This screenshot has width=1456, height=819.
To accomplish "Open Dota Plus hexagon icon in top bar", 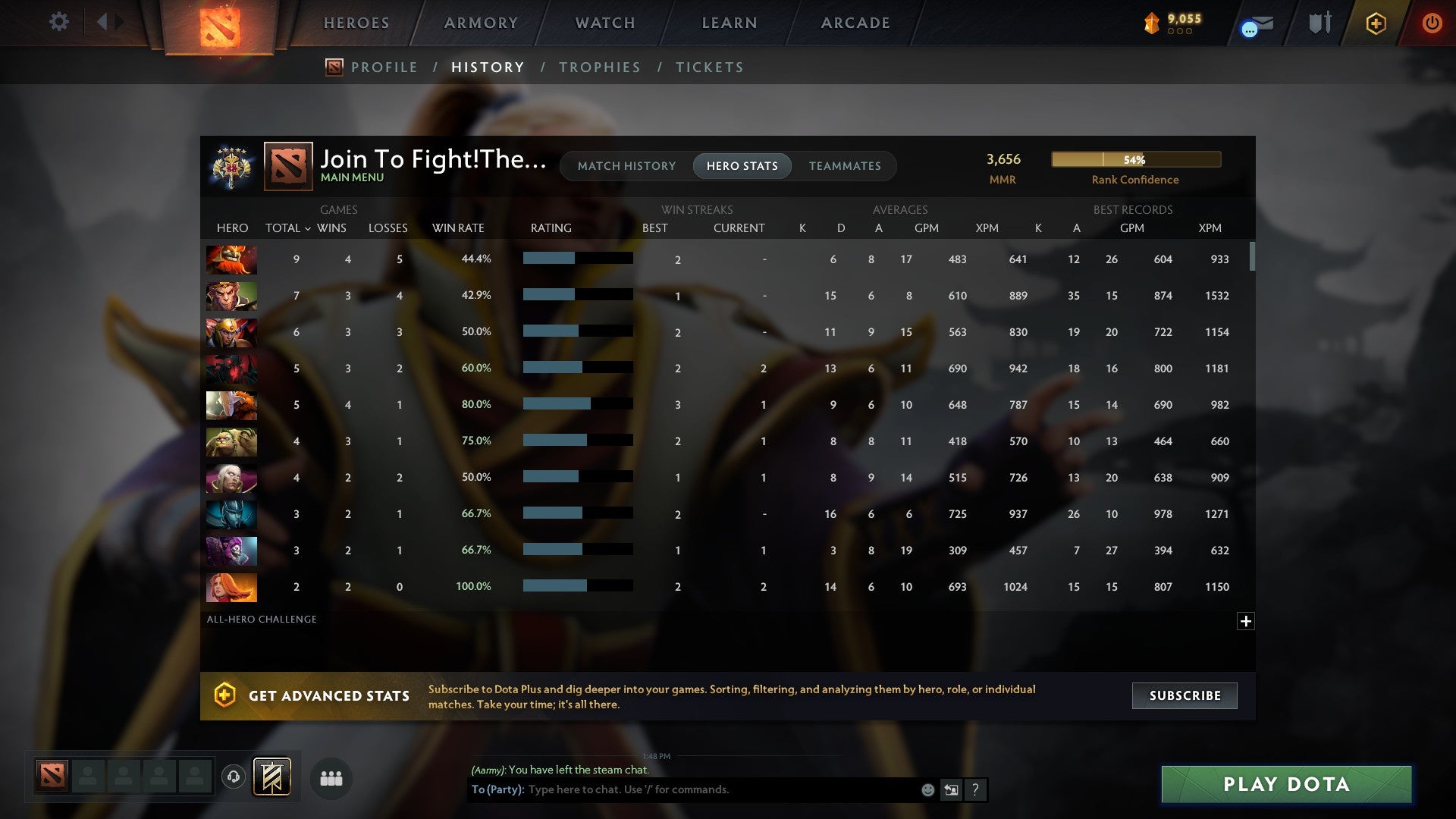I will 1376,23.
